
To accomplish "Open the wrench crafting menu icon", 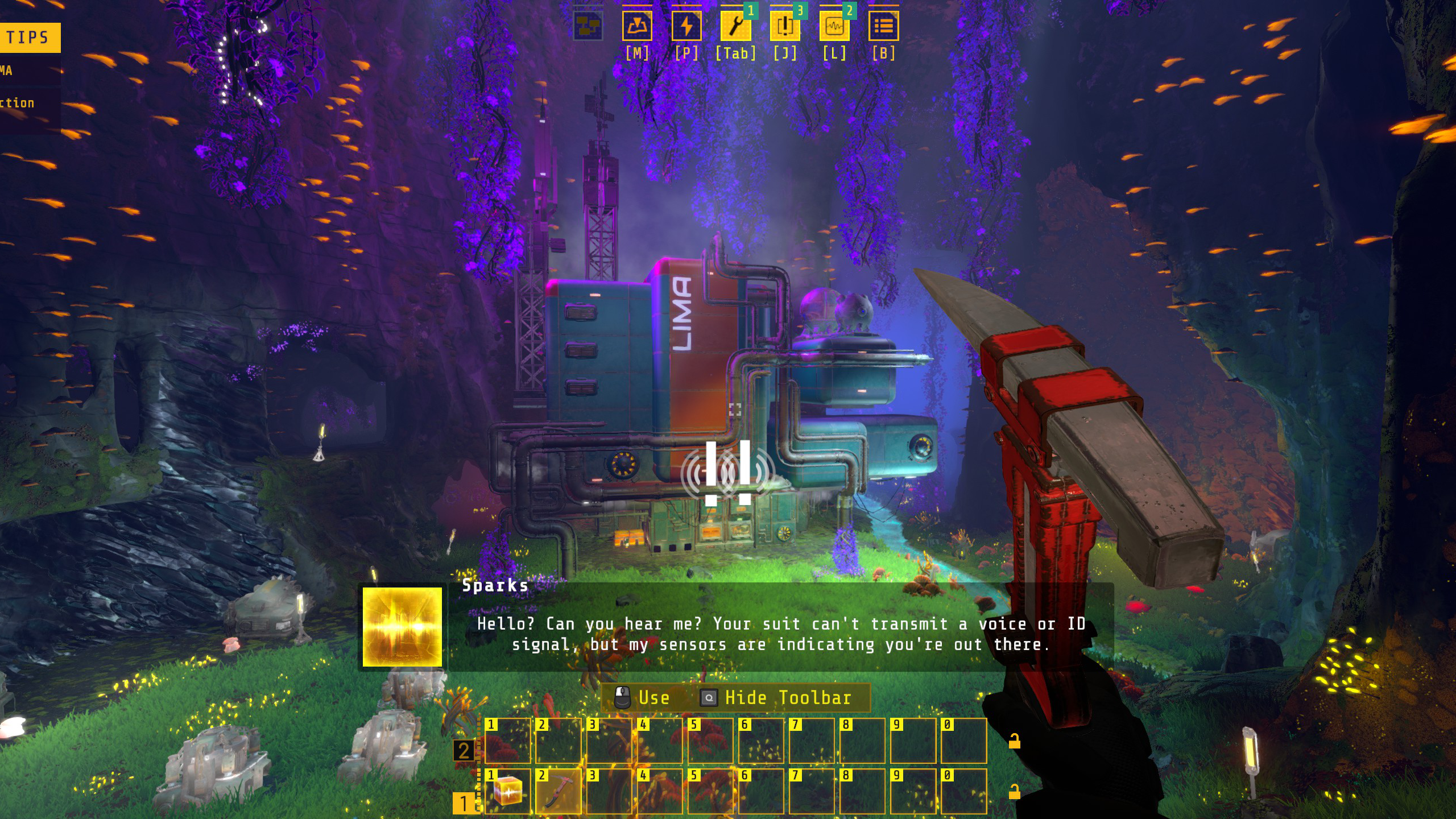I will (x=735, y=26).
